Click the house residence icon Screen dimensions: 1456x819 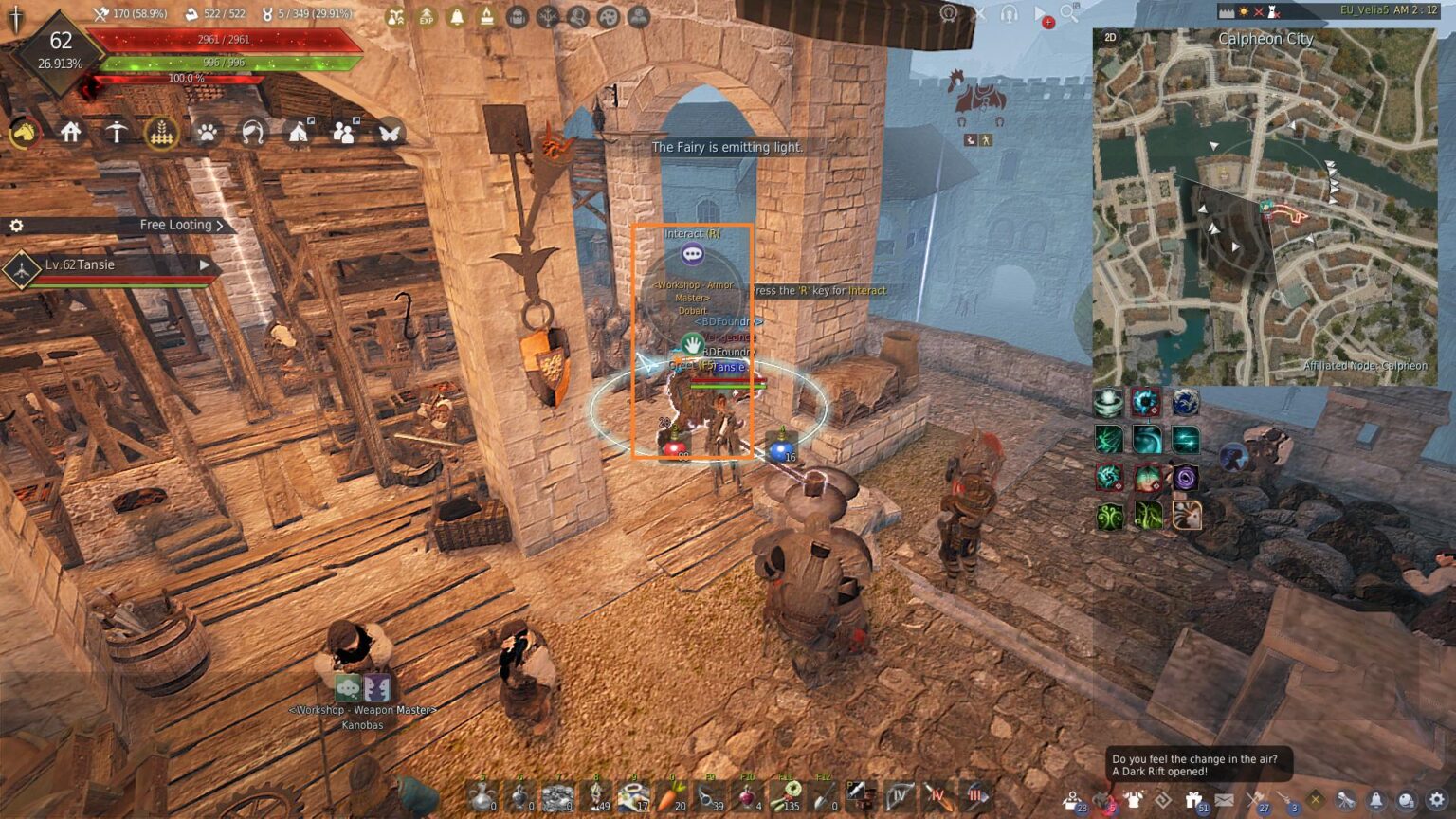70,133
